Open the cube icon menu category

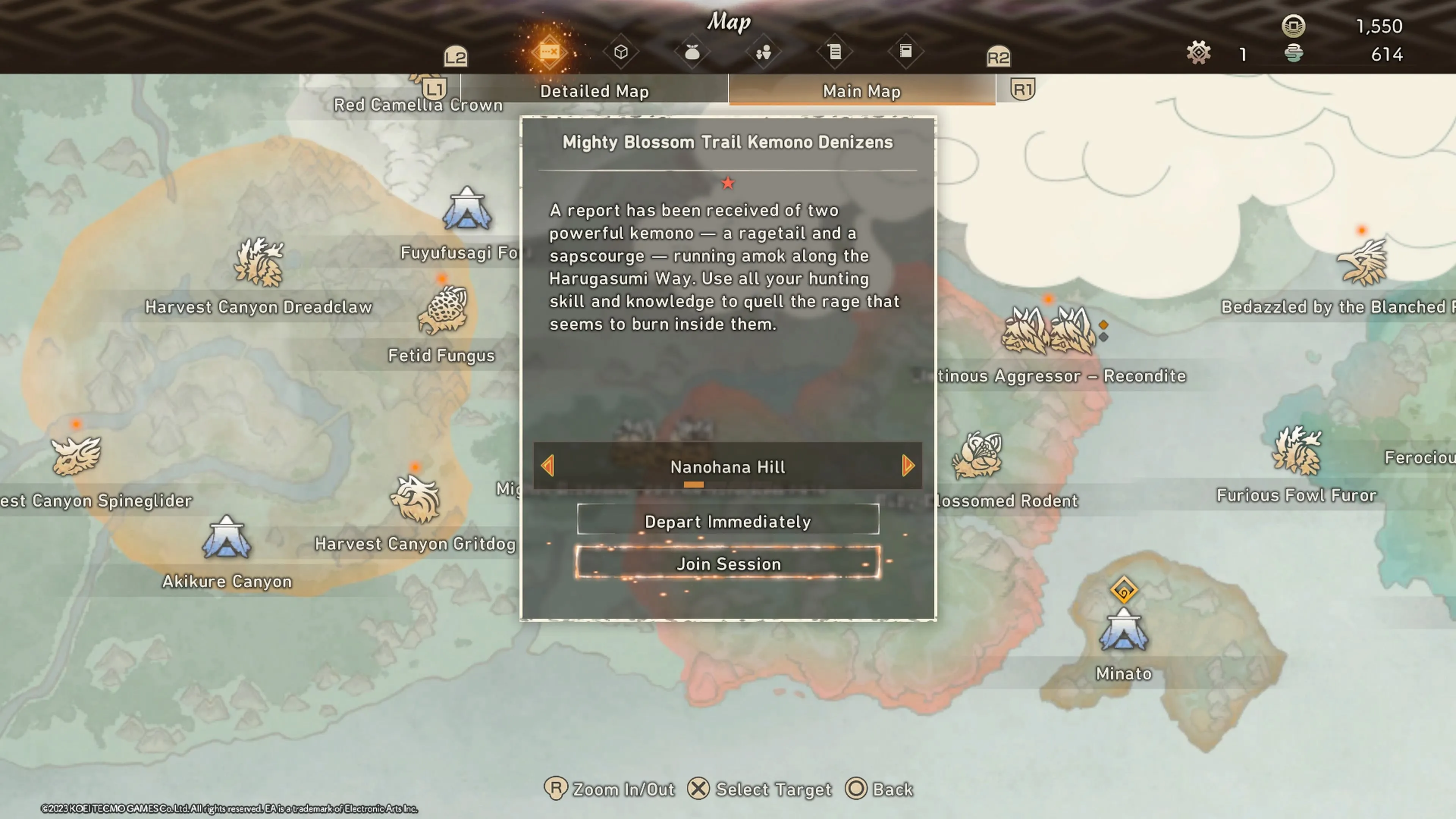[x=621, y=53]
